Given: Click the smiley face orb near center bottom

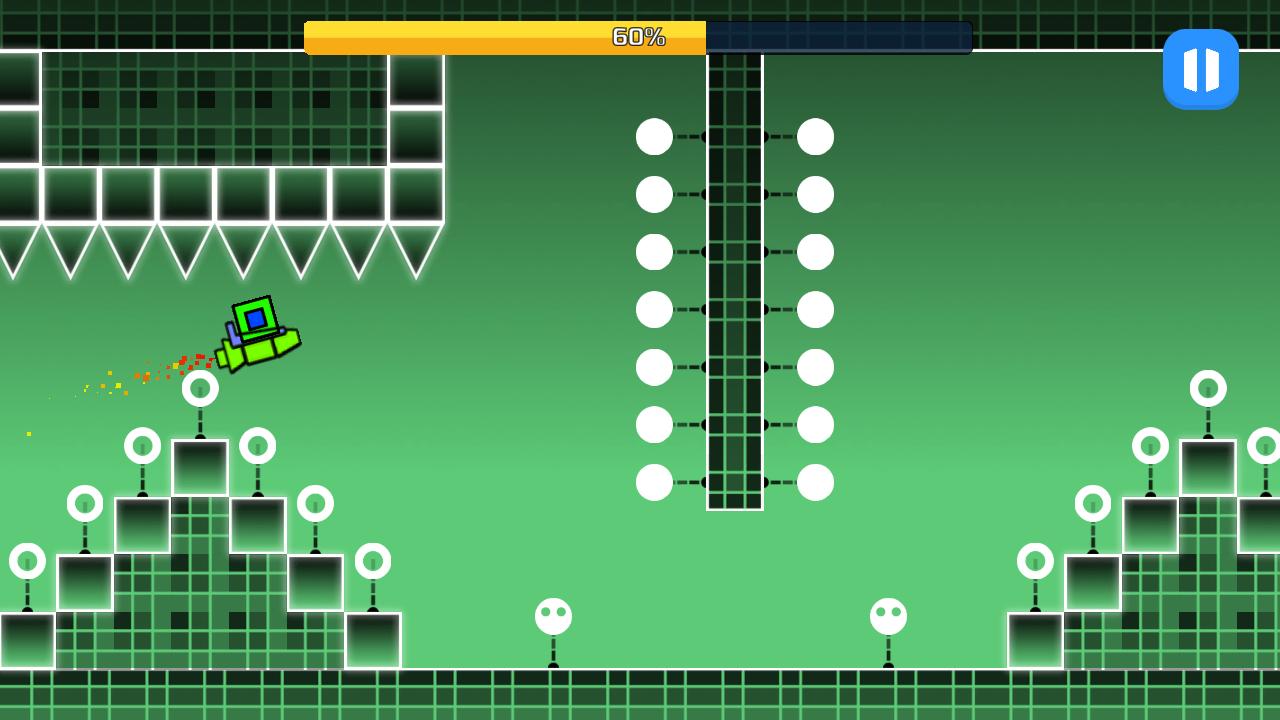Looking at the screenshot, I should (x=551, y=616).
